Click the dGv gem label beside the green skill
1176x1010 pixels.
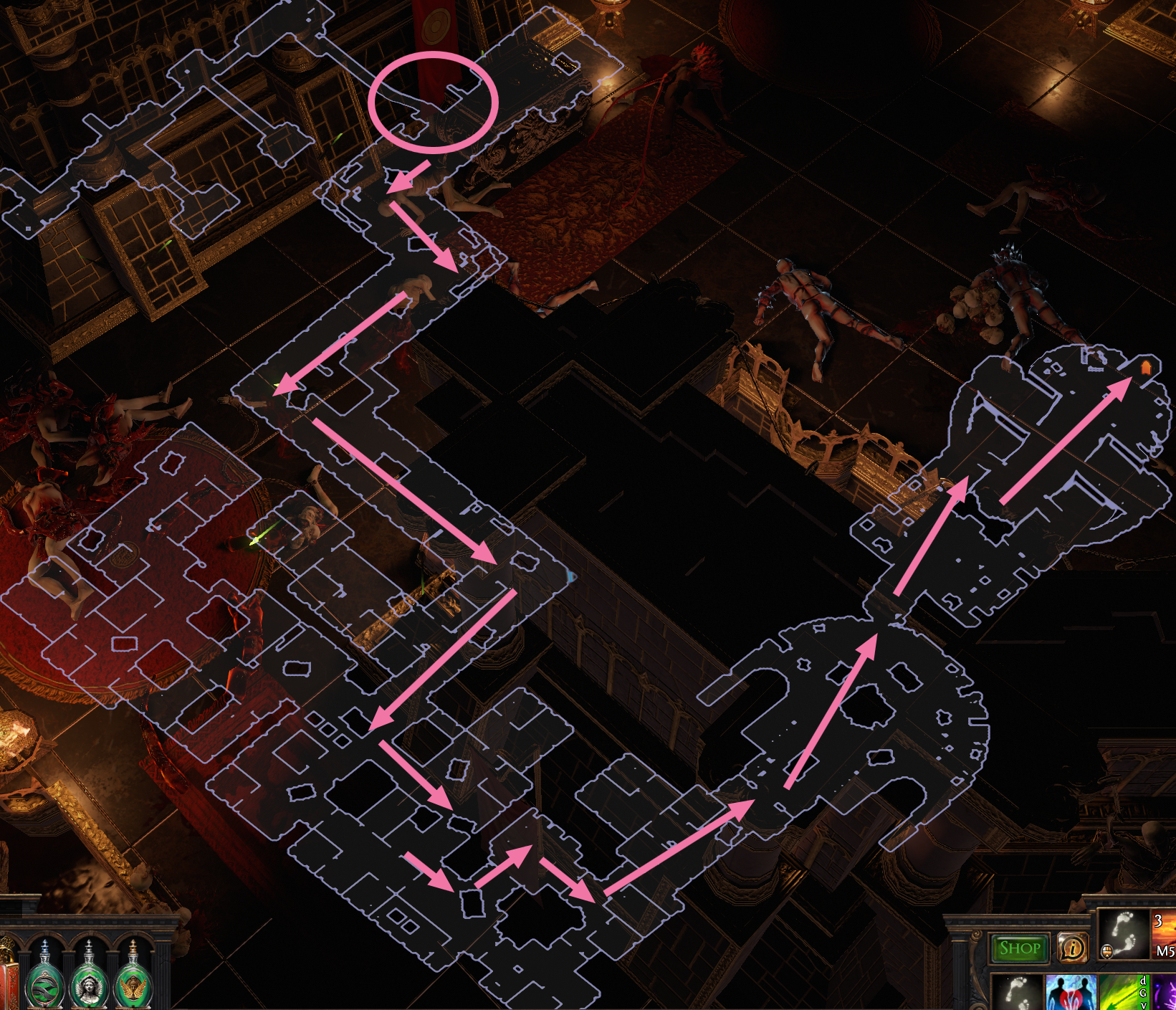tap(1144, 993)
